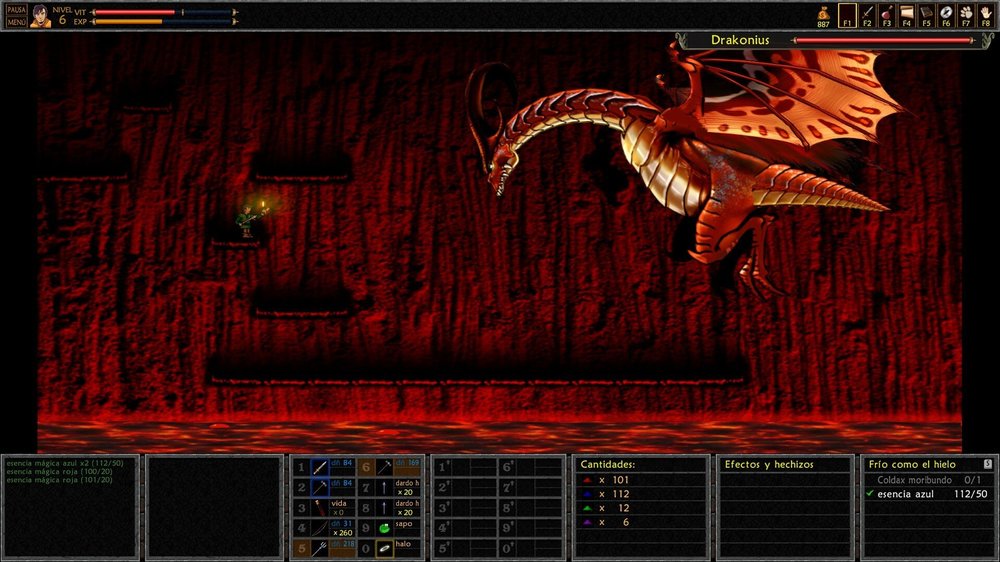Equip the bow in hotbar slot 4
Viewport: 1000px width, 562px height.
coord(320,528)
